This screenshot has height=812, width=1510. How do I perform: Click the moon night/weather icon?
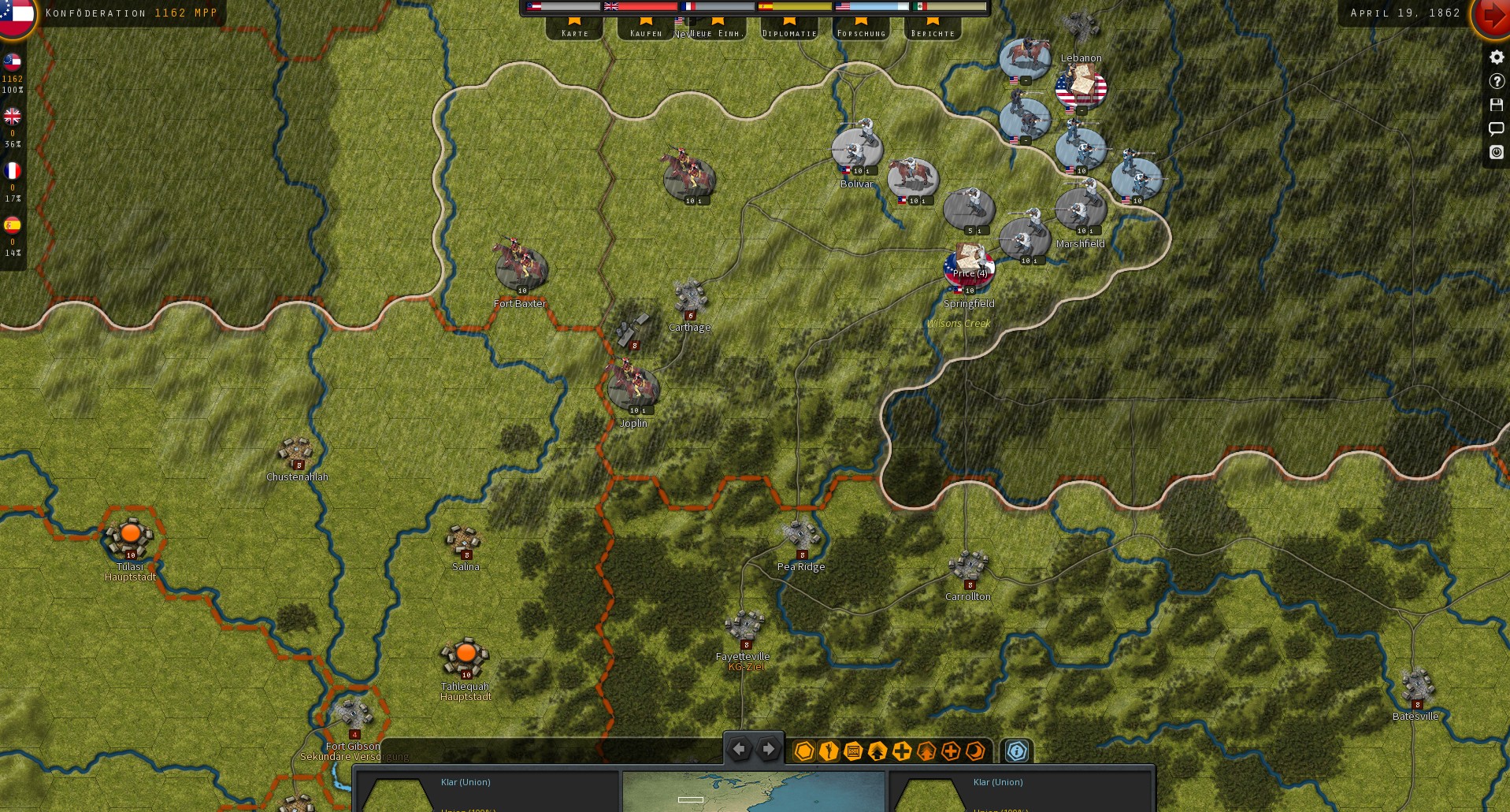tap(975, 751)
